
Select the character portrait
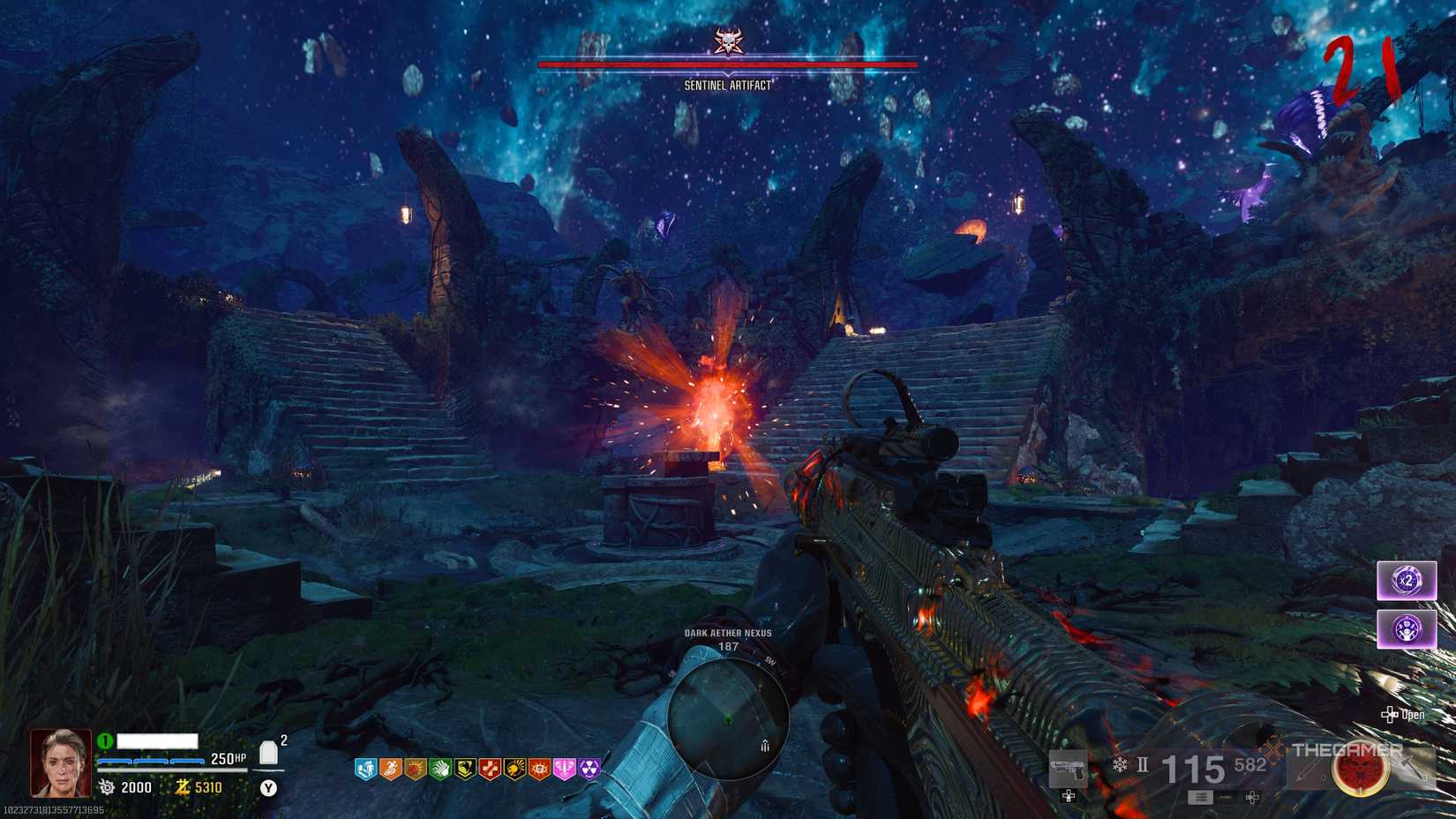tap(61, 763)
